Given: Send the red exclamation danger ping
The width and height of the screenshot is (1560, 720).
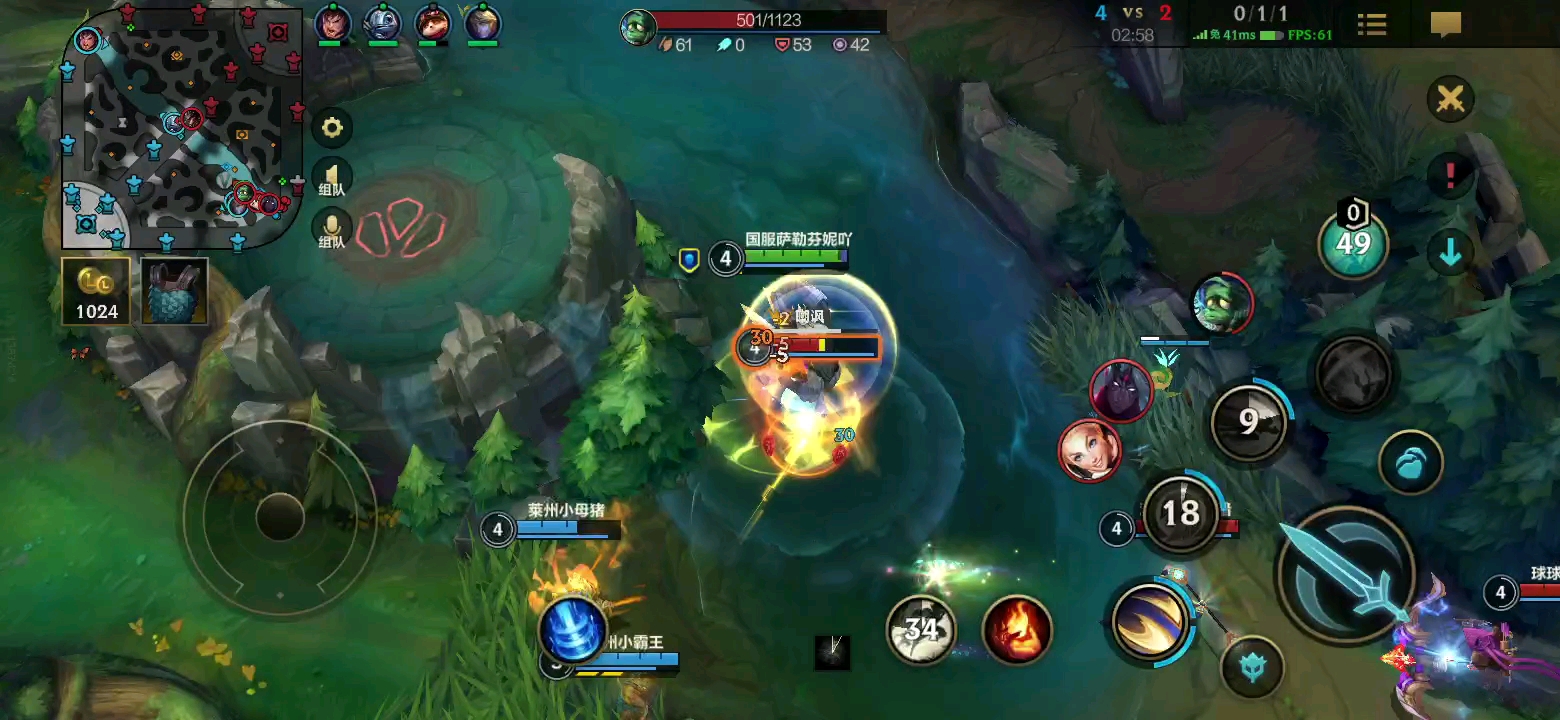Looking at the screenshot, I should click(1450, 175).
